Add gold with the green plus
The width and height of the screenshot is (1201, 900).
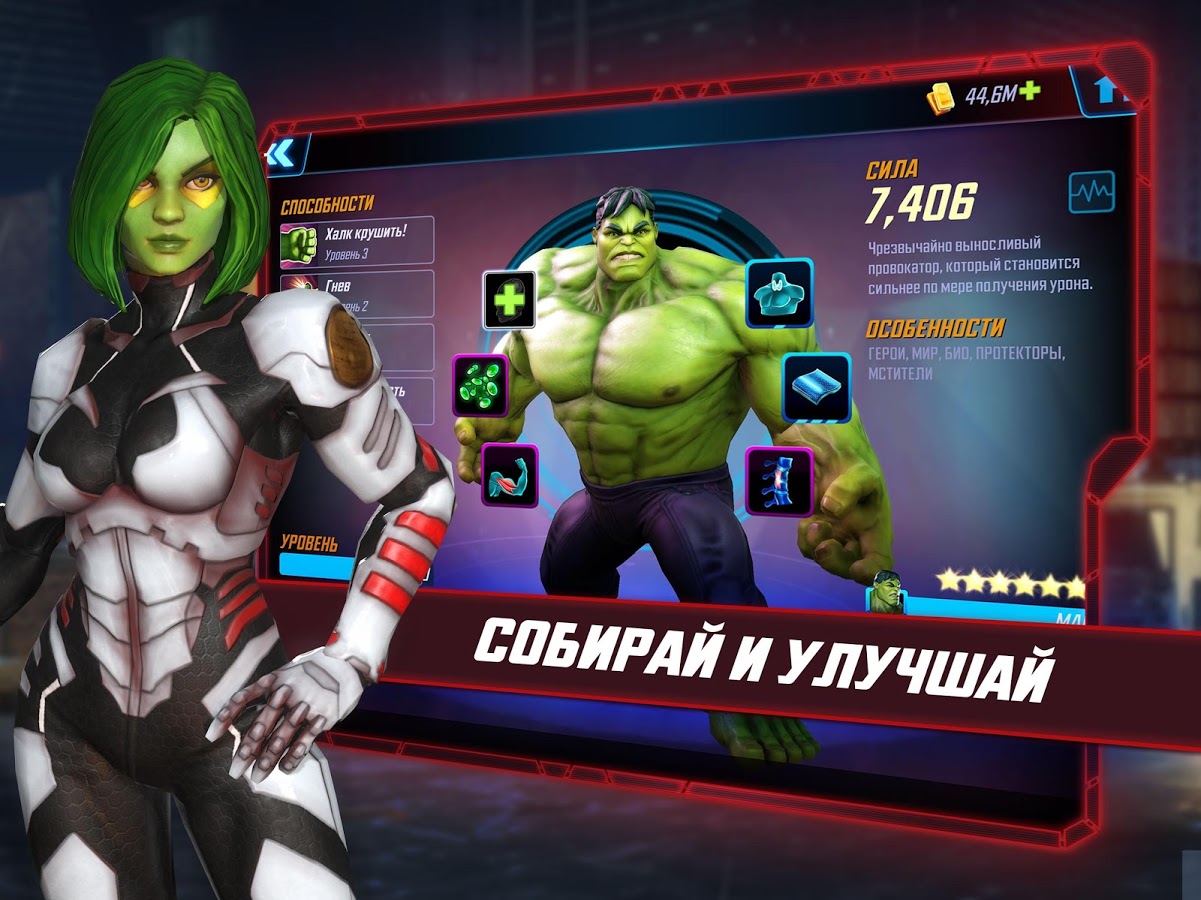tap(1029, 92)
